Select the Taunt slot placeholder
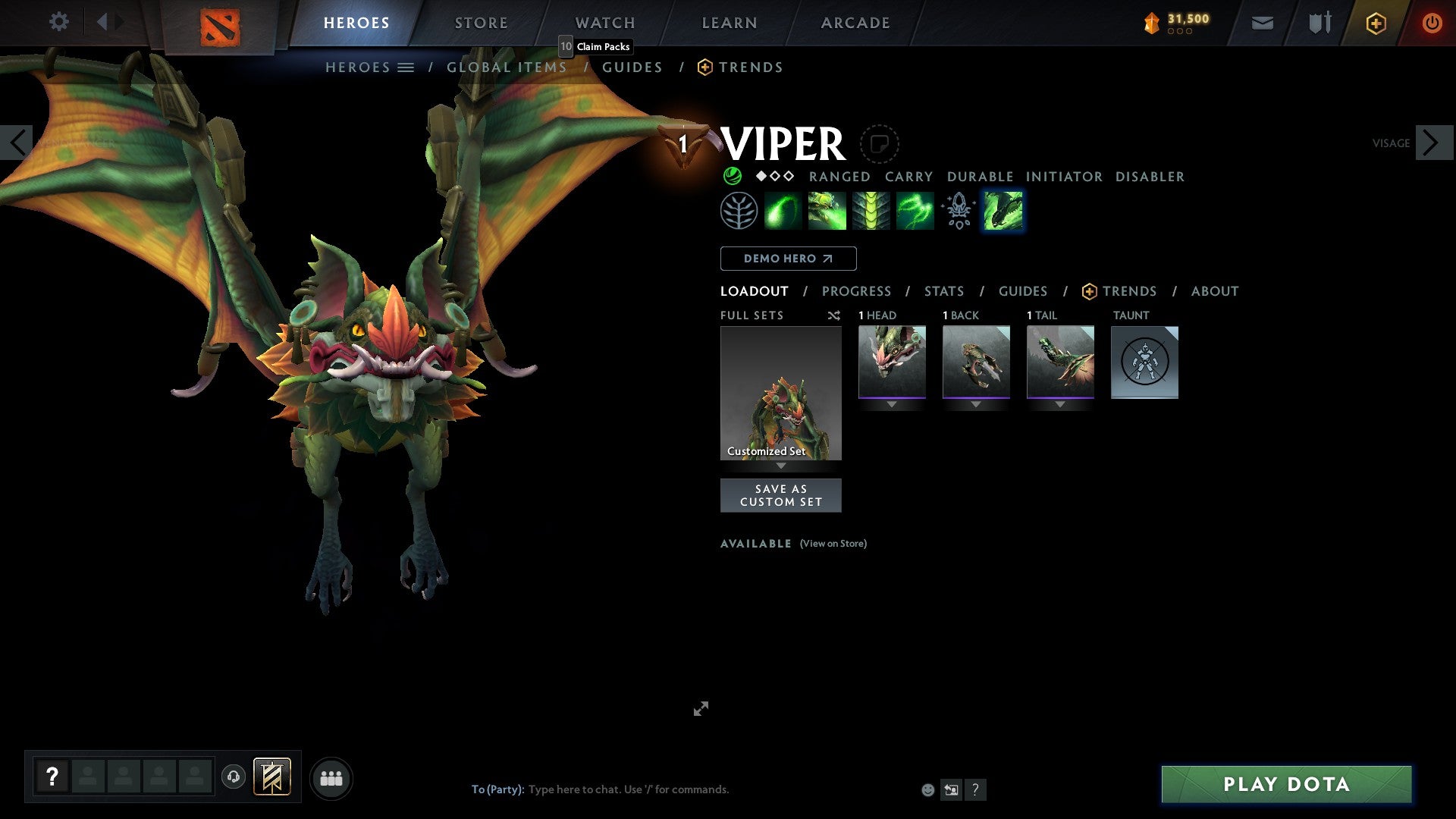 pyautogui.click(x=1144, y=363)
